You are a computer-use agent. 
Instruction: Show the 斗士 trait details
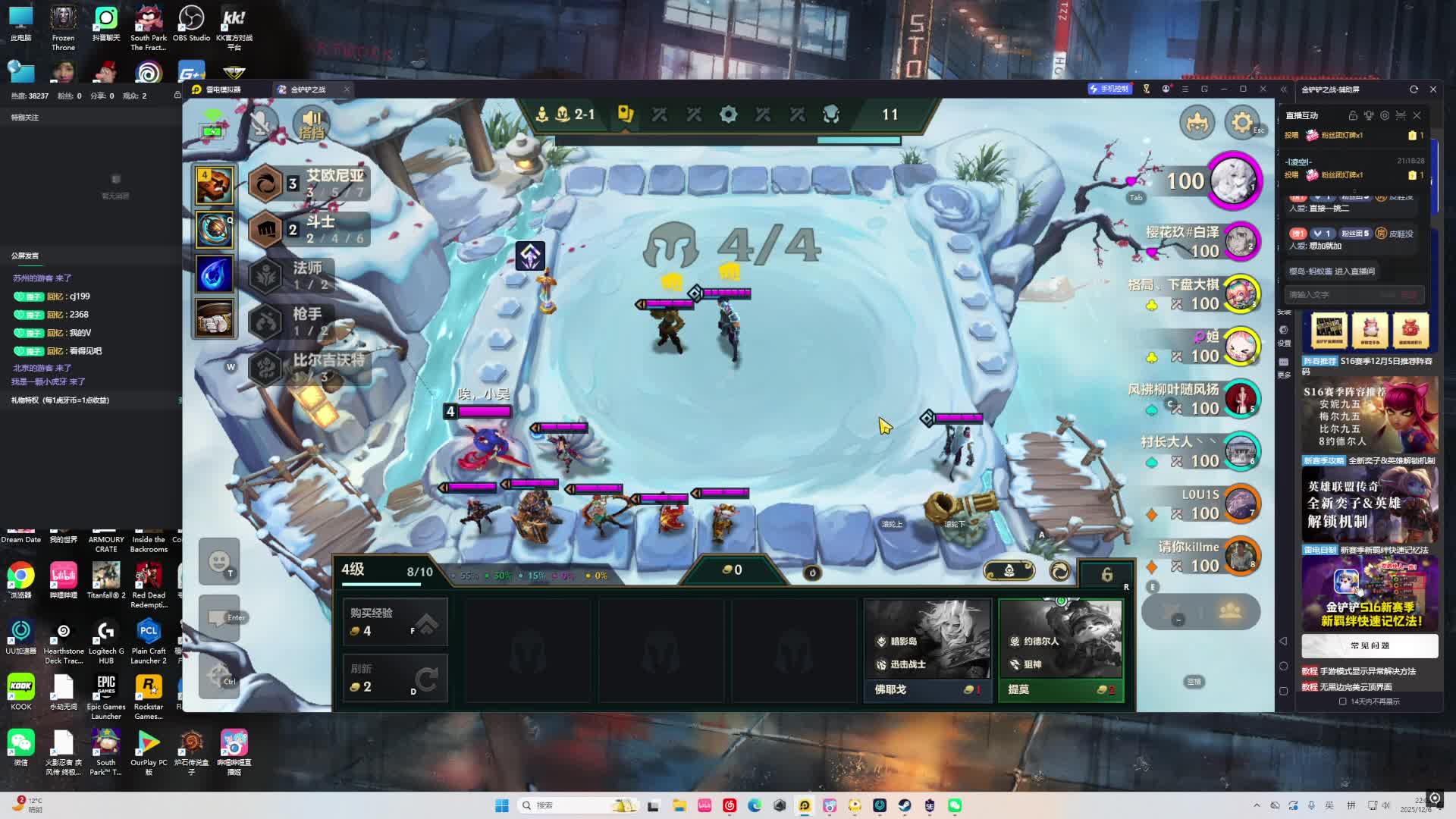point(309,229)
